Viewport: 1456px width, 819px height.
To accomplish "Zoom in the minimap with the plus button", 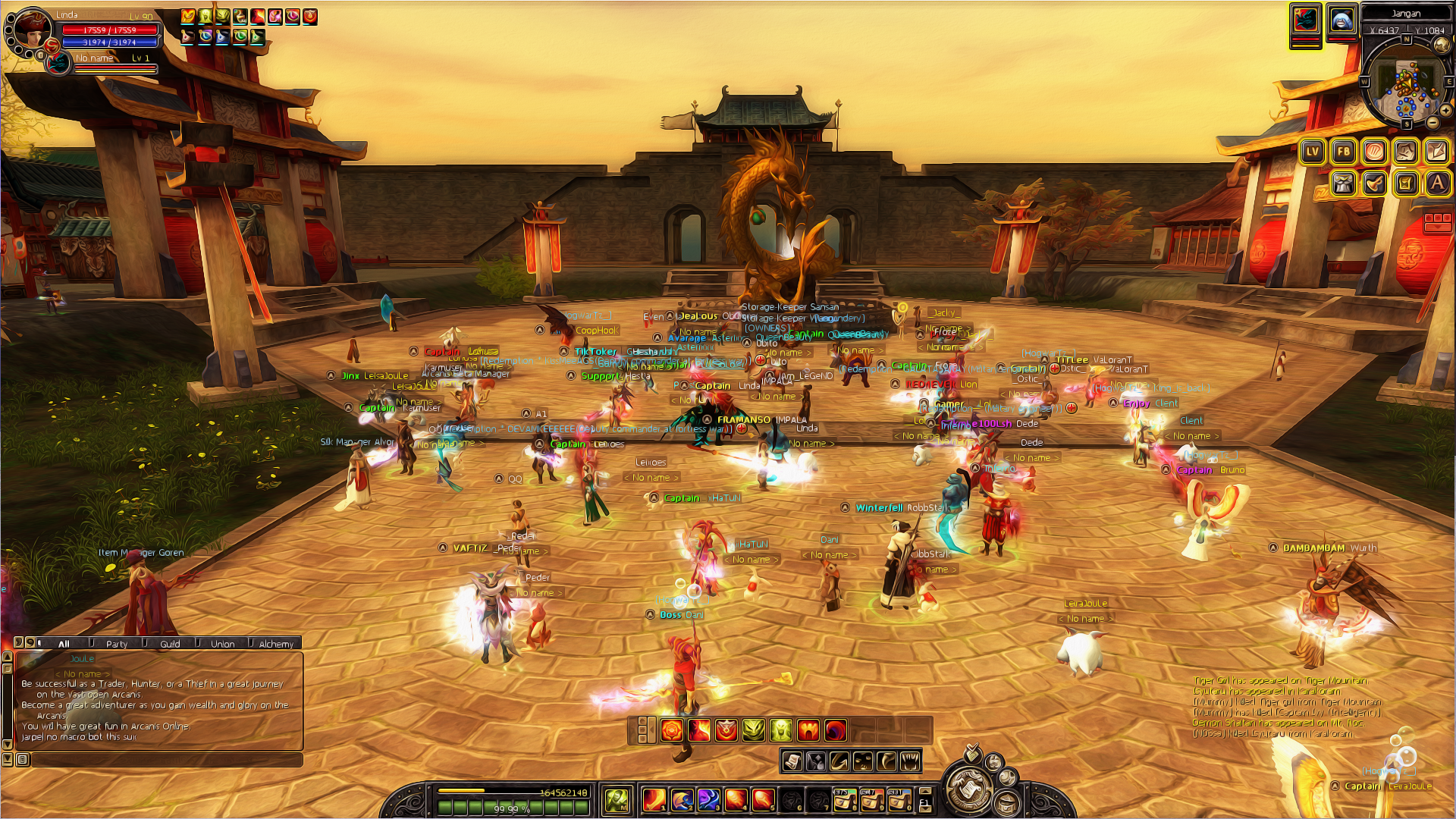I will (x=1446, y=111).
